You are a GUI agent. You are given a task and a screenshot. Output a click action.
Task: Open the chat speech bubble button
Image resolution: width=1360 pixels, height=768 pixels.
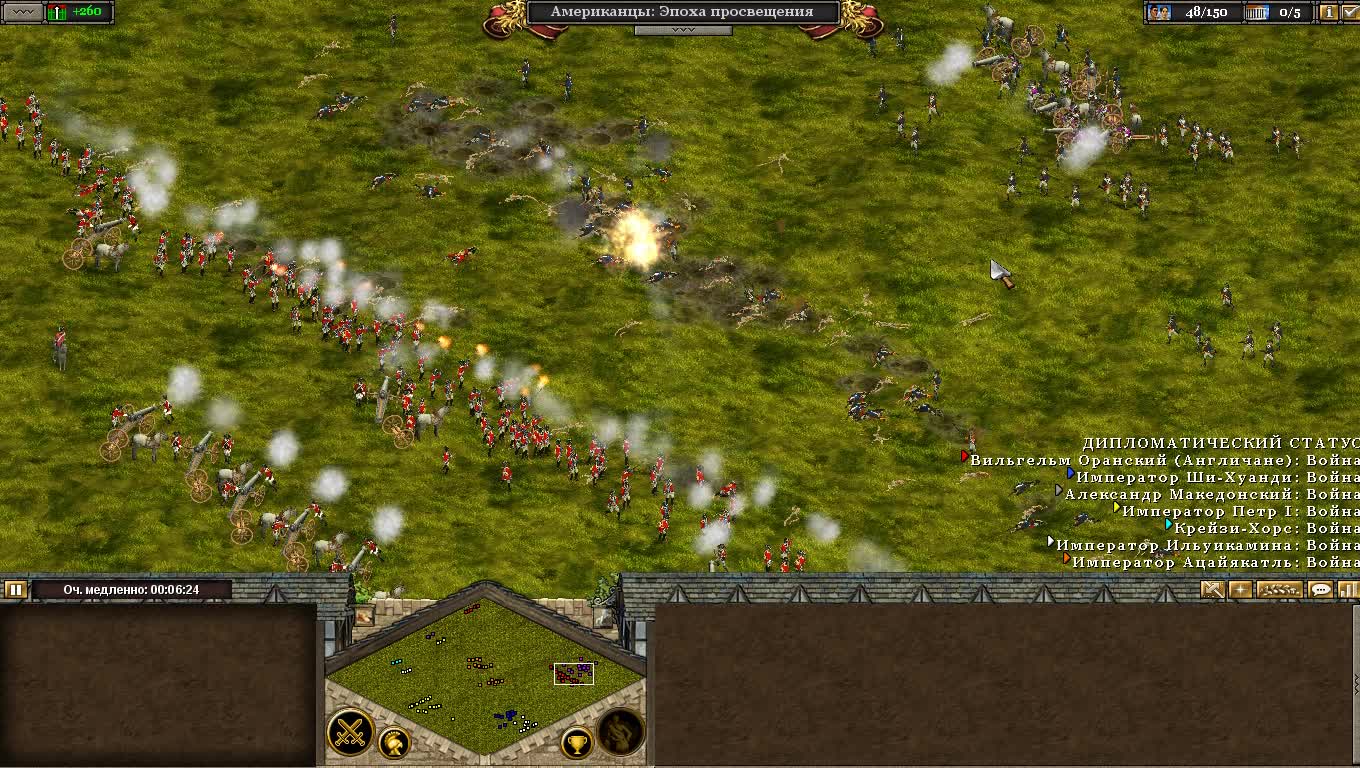coord(1321,590)
